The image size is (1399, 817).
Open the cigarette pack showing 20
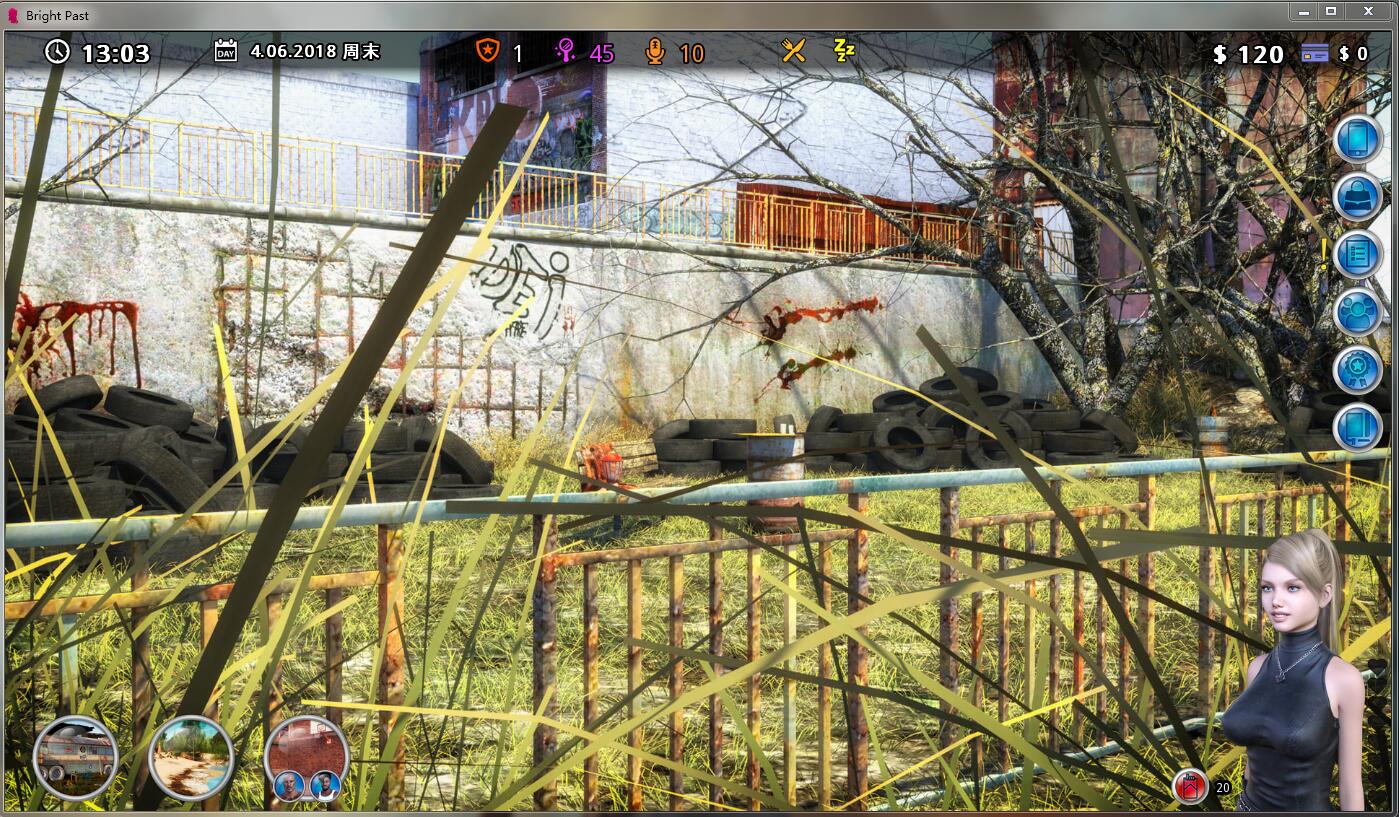click(1189, 785)
